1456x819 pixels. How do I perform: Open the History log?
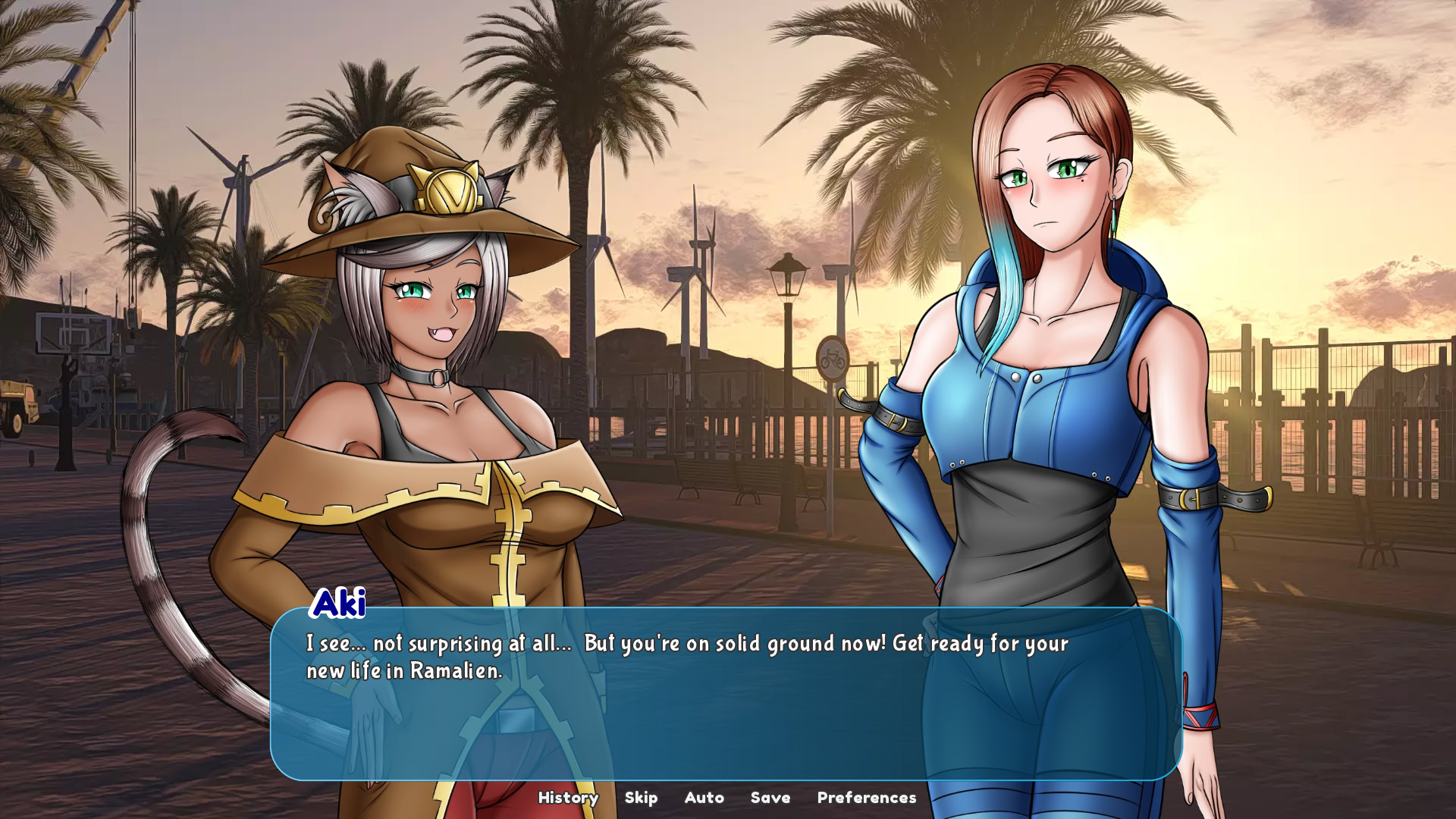[x=567, y=798]
